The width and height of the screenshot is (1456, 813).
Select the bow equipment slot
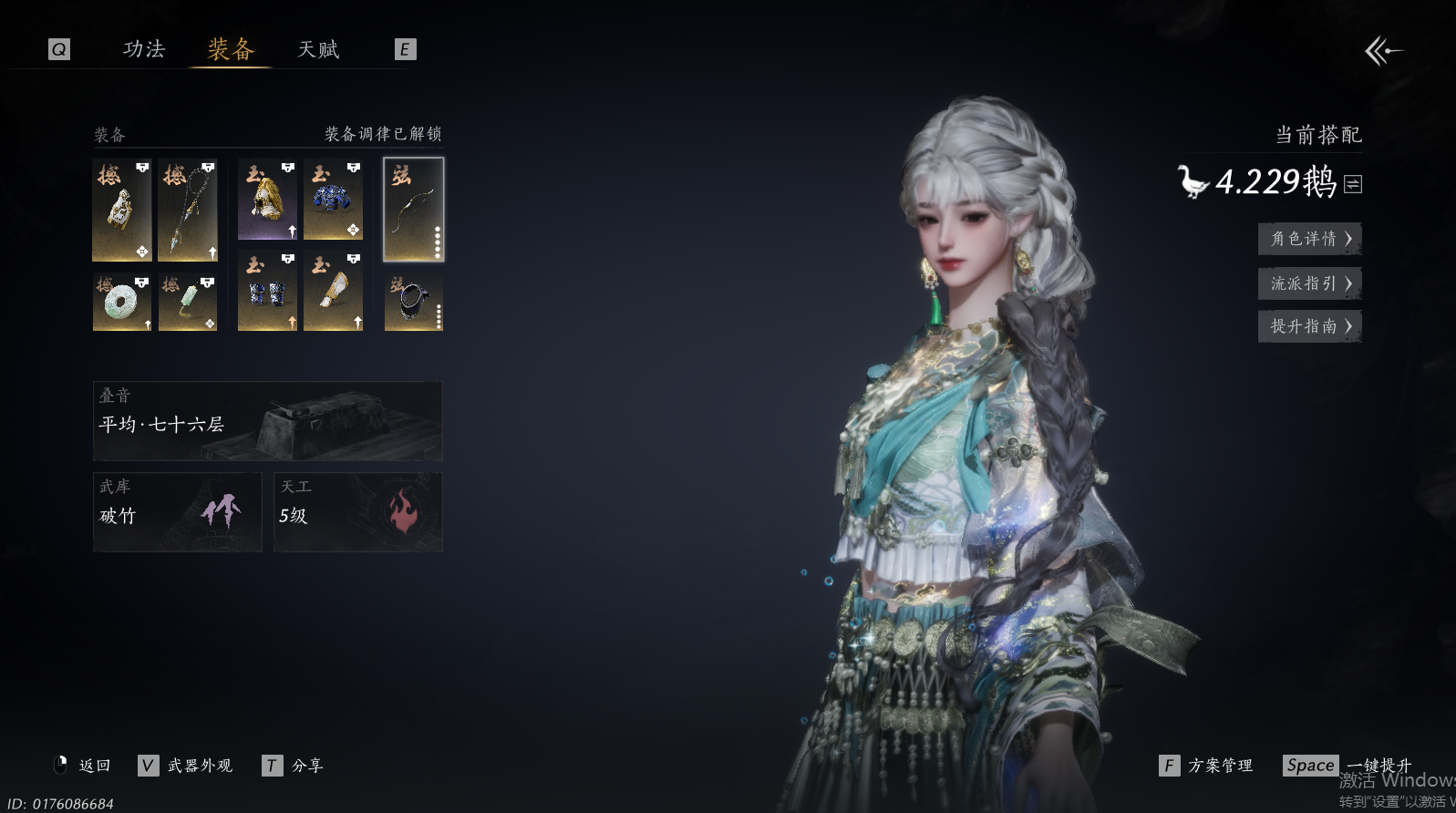414,210
